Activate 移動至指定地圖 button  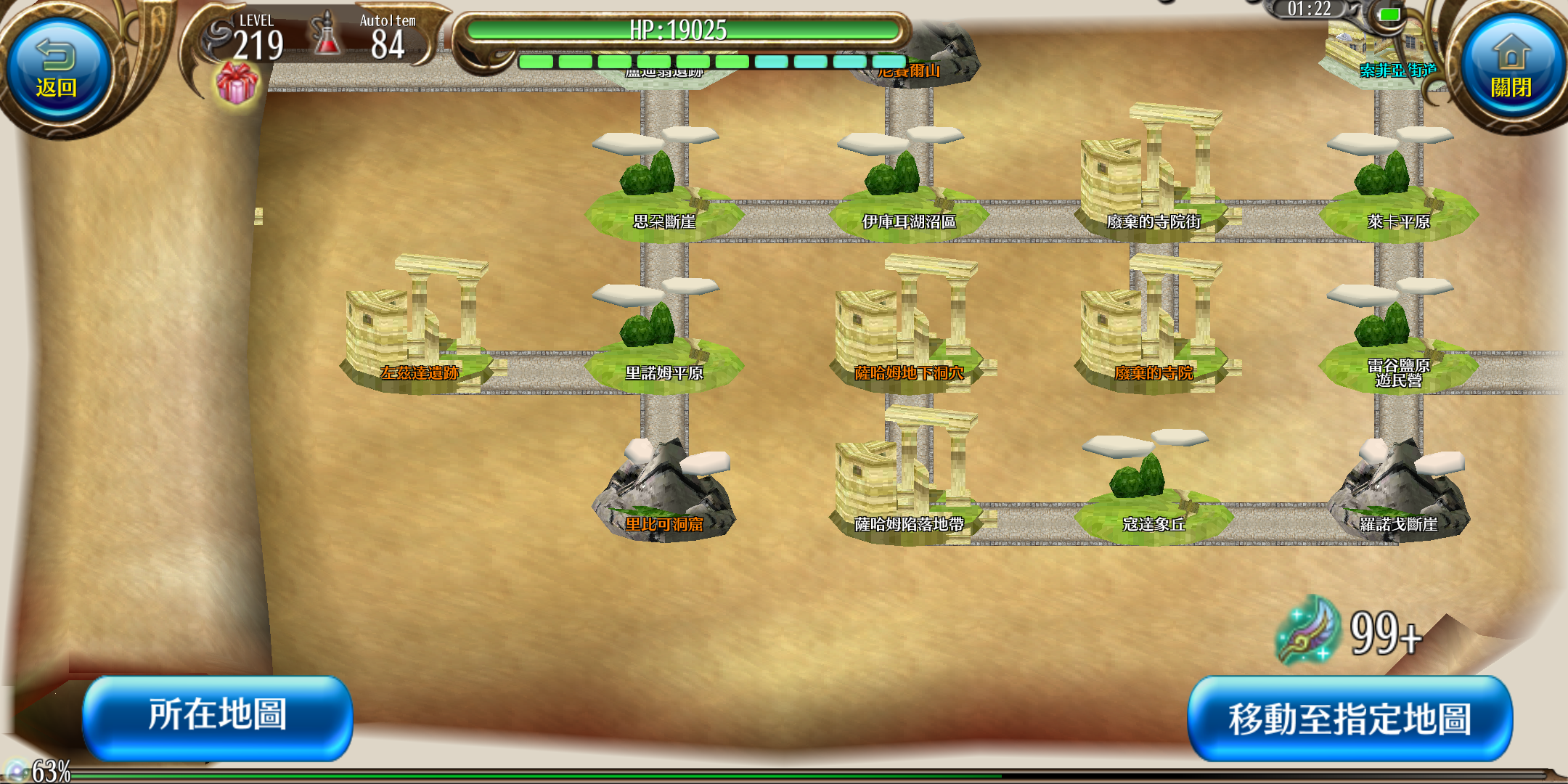pyautogui.click(x=1349, y=718)
